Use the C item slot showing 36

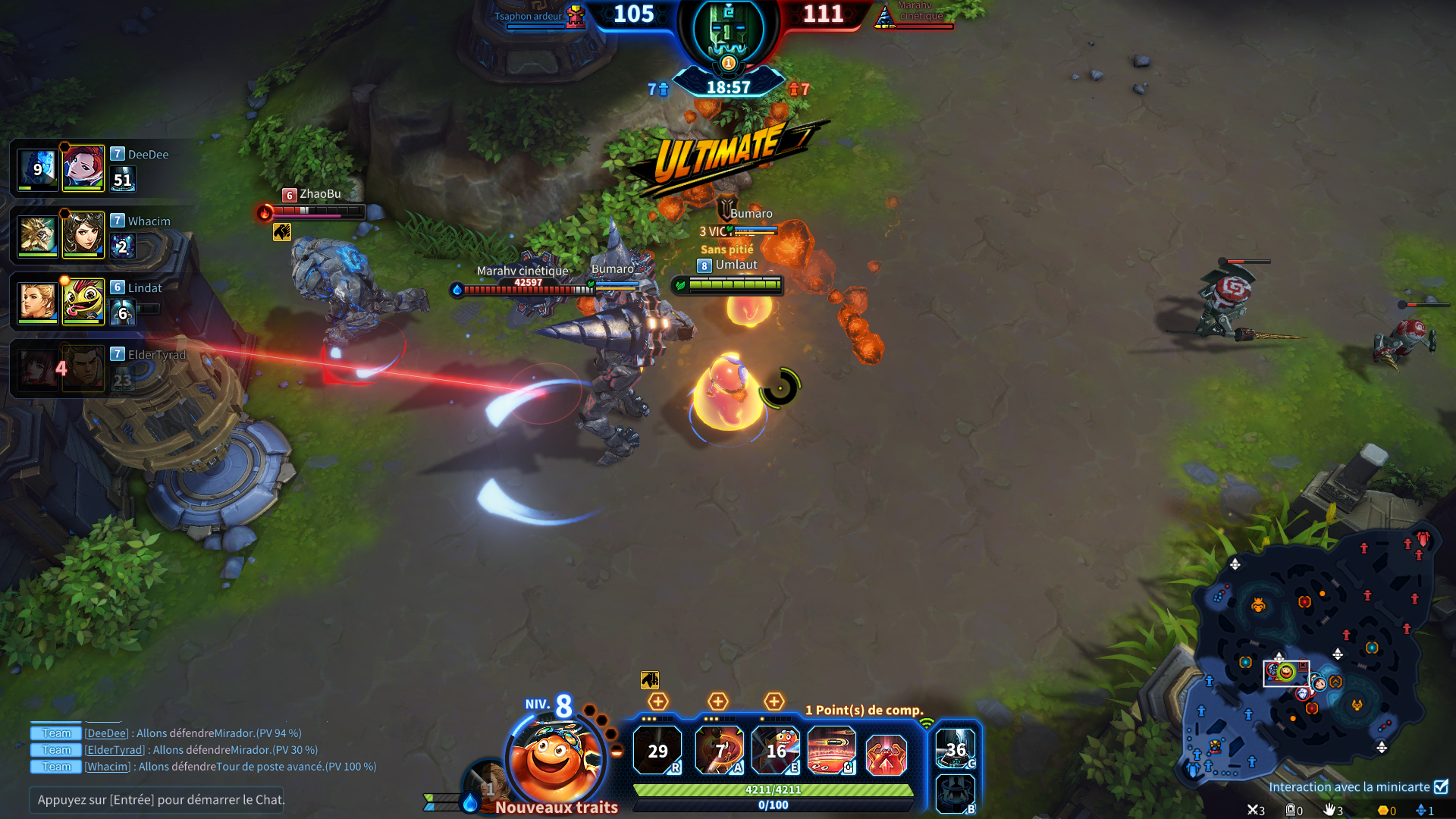point(955,749)
